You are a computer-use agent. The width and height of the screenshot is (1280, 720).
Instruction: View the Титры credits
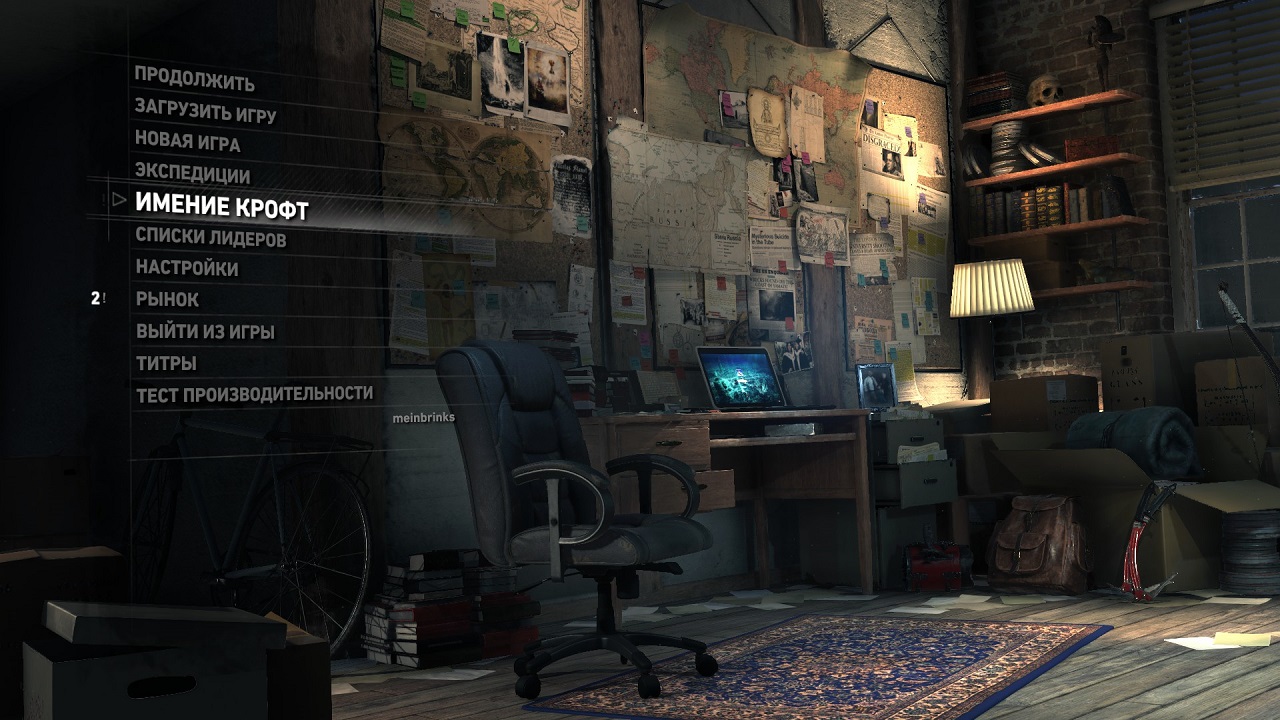(166, 362)
